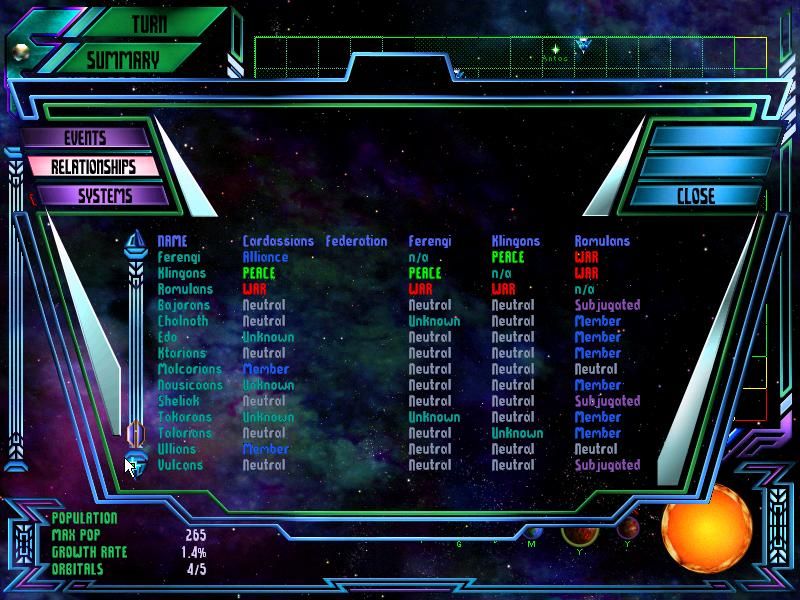Viewport: 800px width, 600px height.
Task: Select the Summary button
Action: pyautogui.click(x=122, y=60)
